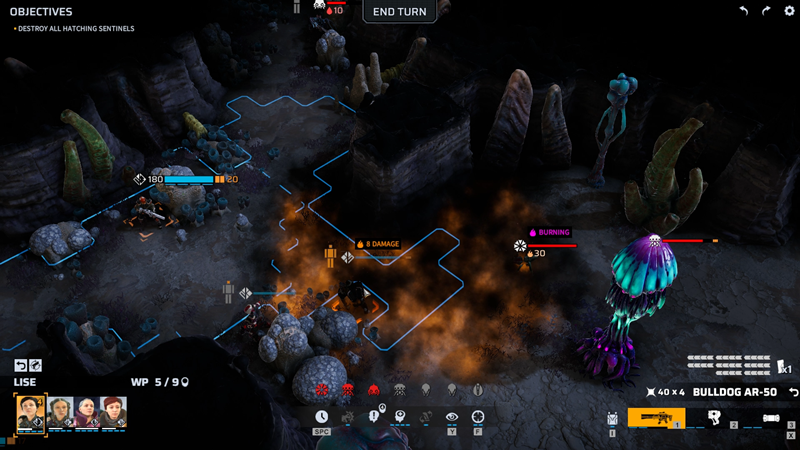Open the armor vest equipment slot
The image size is (800, 450).
tap(612, 419)
